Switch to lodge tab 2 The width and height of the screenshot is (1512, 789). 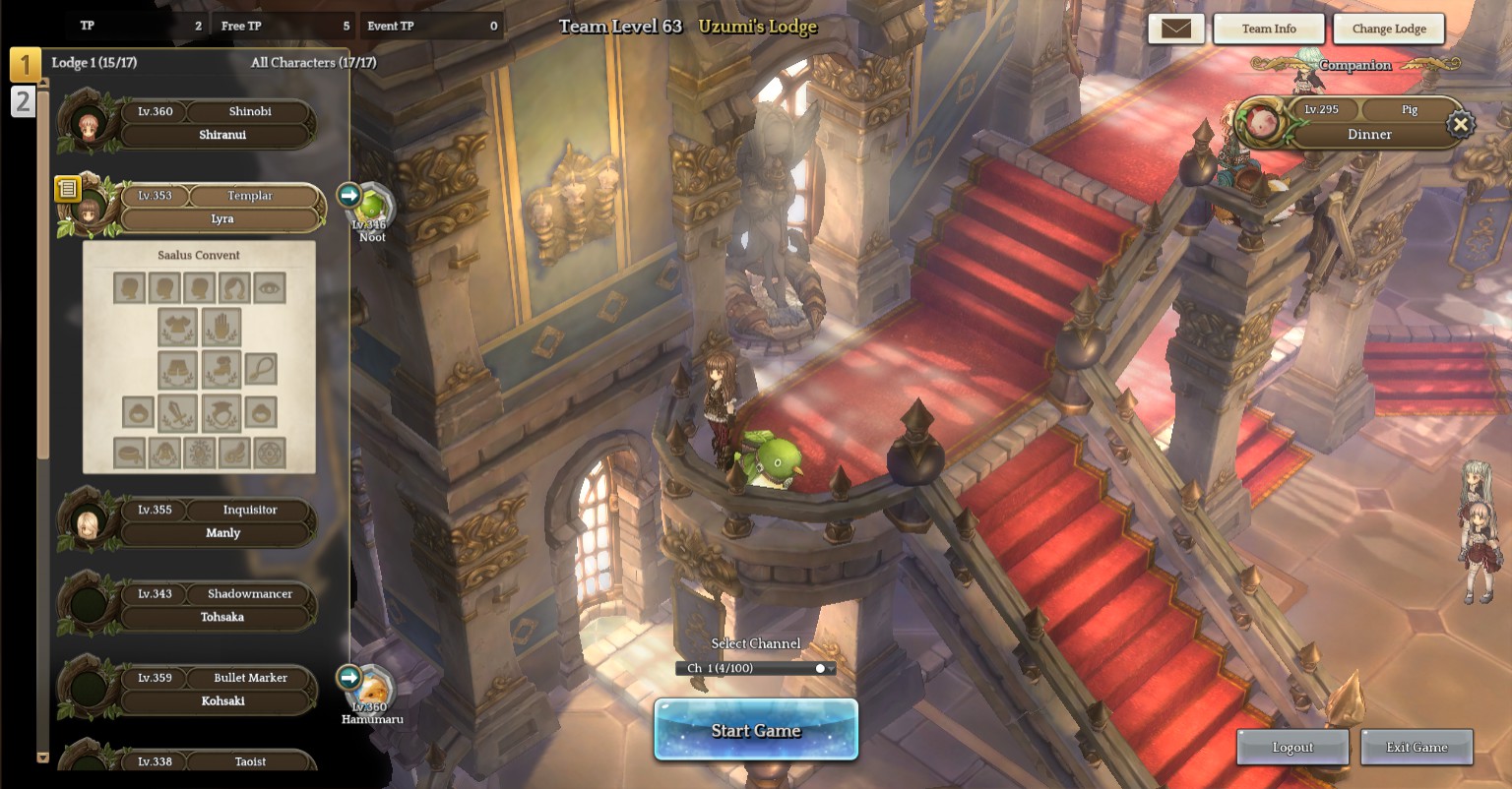tap(23, 101)
